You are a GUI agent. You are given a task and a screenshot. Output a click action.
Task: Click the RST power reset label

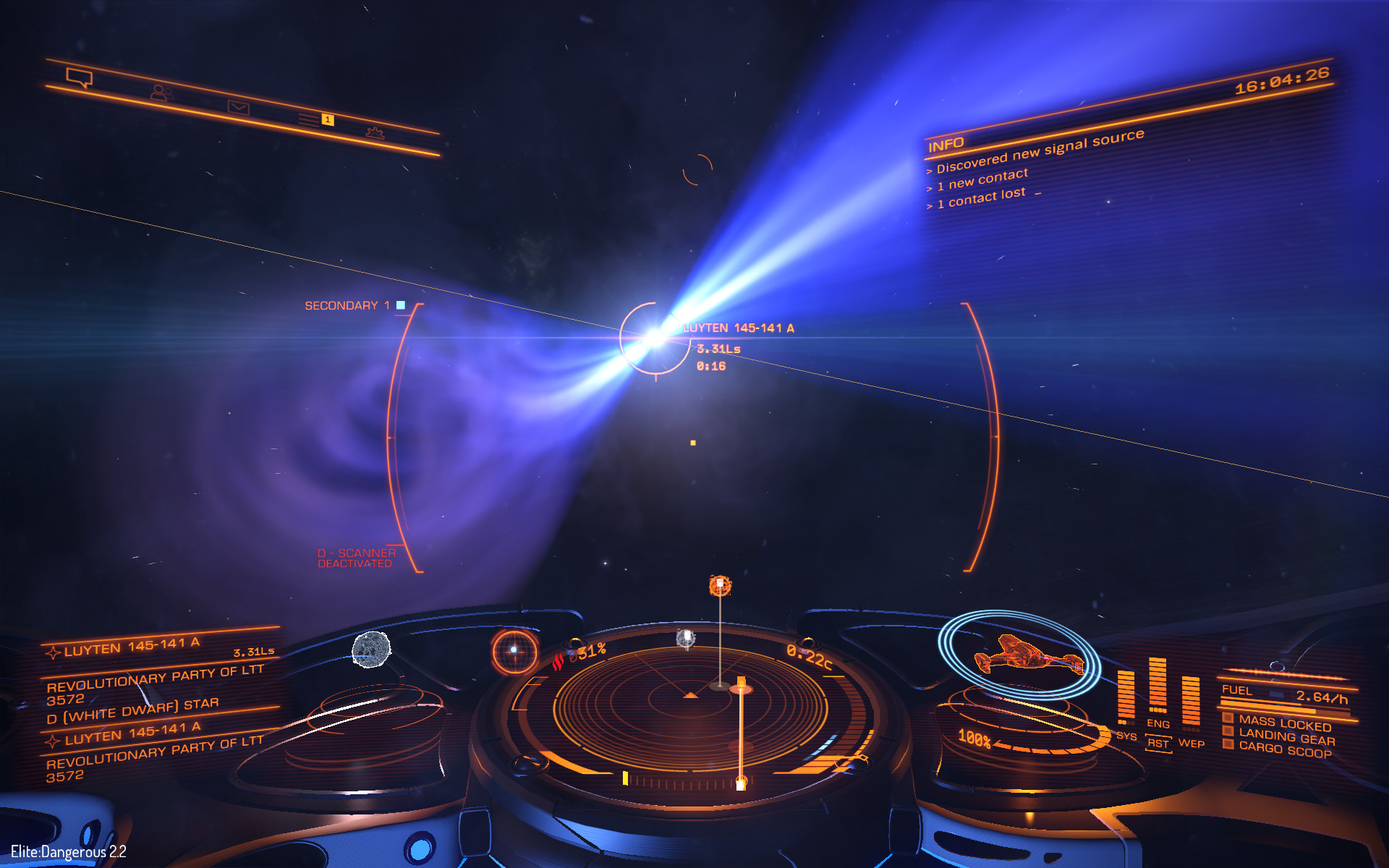(x=1157, y=744)
